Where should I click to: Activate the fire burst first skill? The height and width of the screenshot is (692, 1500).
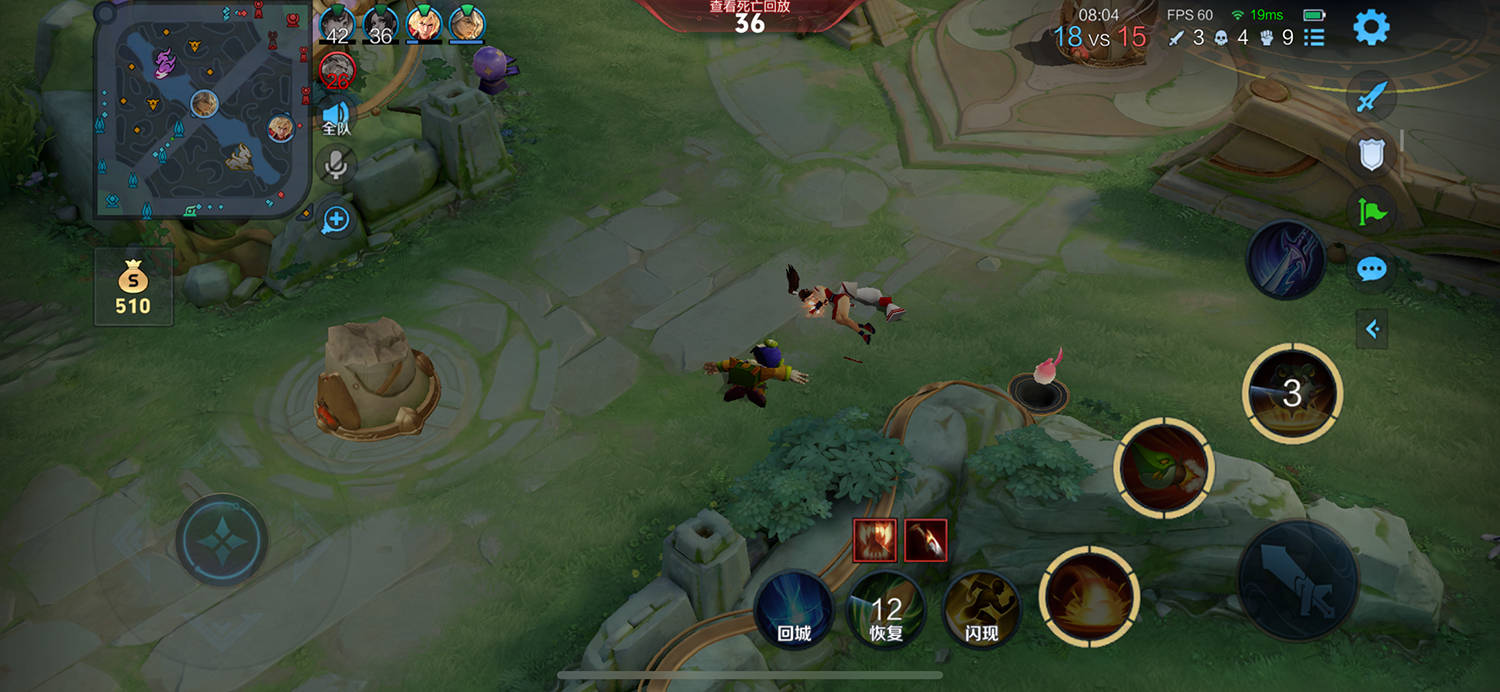click(1089, 597)
